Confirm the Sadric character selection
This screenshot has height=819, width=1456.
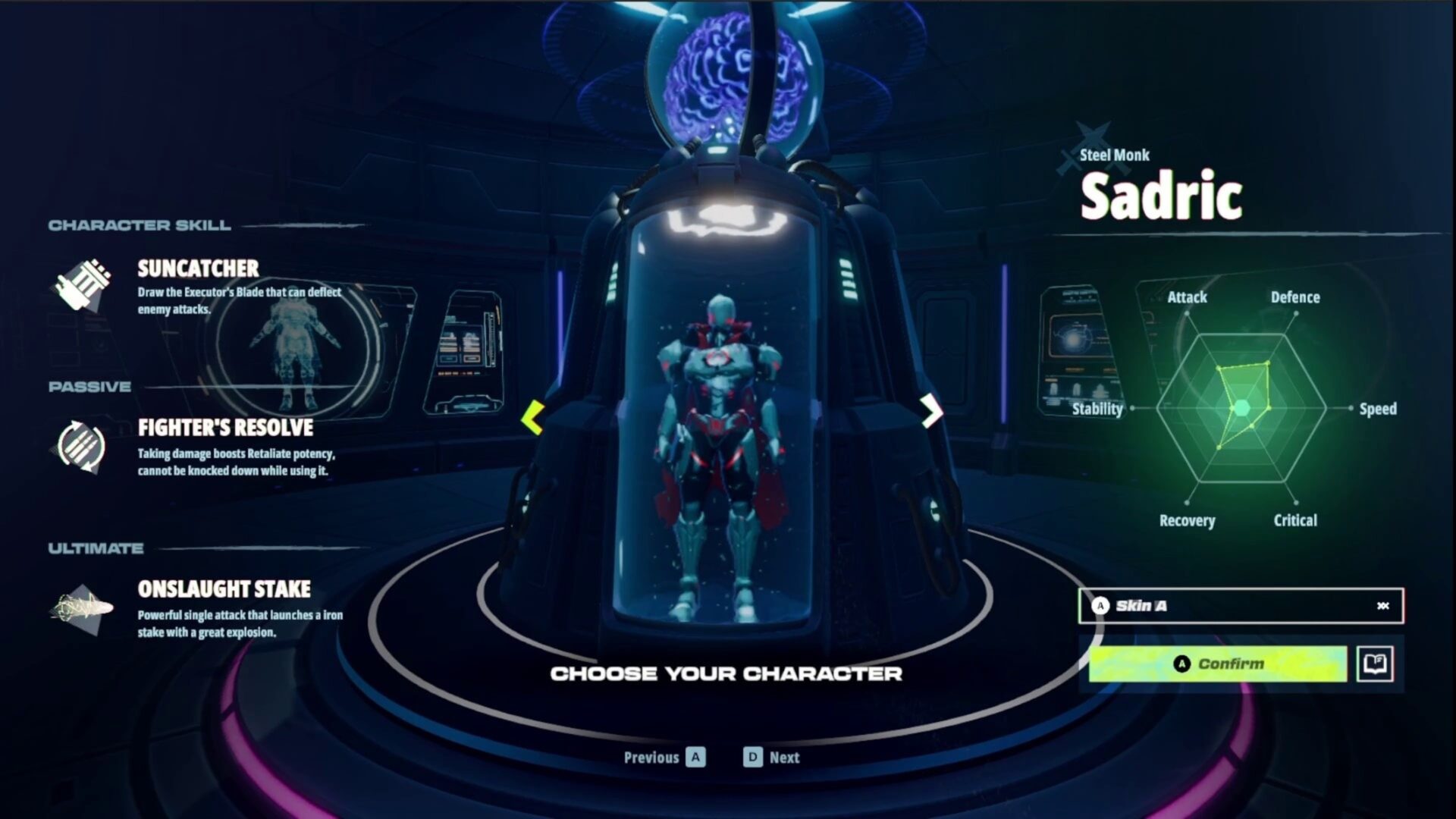1217,664
